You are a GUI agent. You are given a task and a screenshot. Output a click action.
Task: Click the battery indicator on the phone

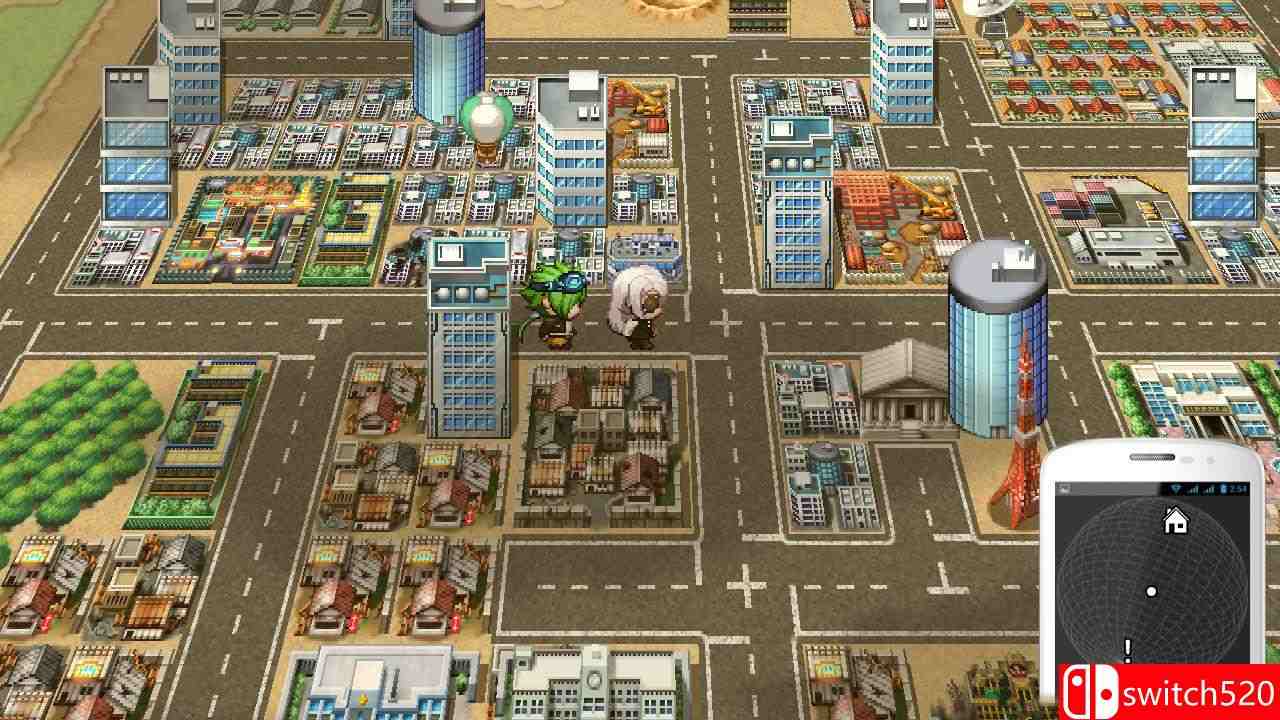(1222, 489)
